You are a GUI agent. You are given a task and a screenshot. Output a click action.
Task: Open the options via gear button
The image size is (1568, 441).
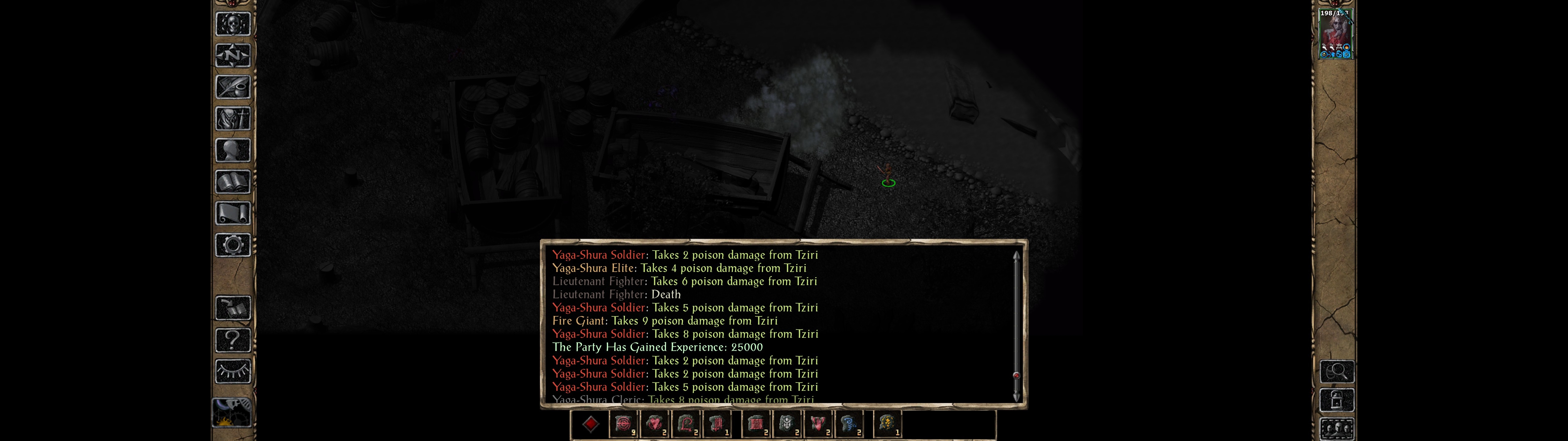(x=233, y=246)
